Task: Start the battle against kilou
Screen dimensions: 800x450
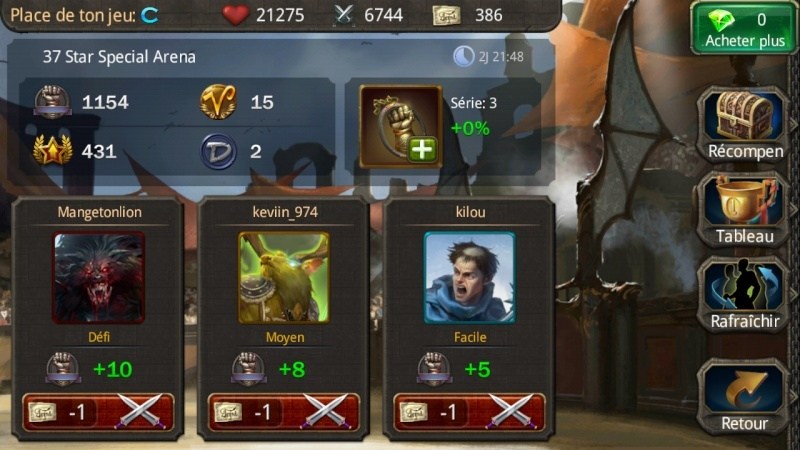Action: 470,412
